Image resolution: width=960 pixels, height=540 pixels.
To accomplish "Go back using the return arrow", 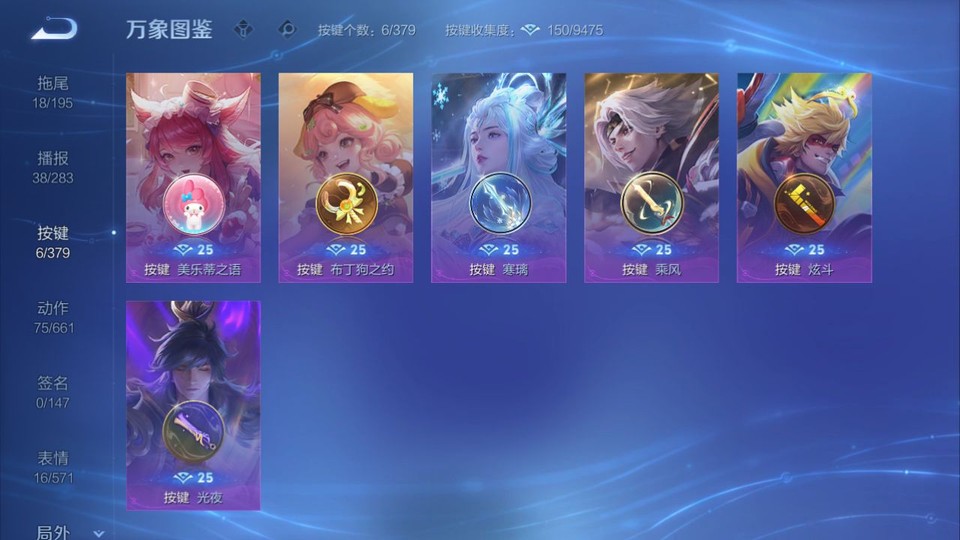I will point(54,29).
